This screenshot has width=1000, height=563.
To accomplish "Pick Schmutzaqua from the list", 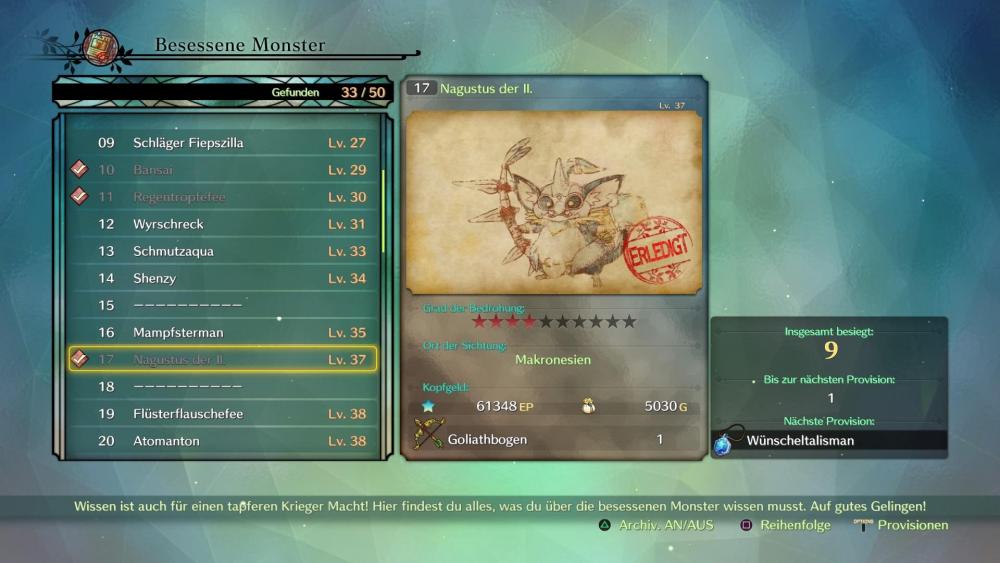I will tap(222, 251).
